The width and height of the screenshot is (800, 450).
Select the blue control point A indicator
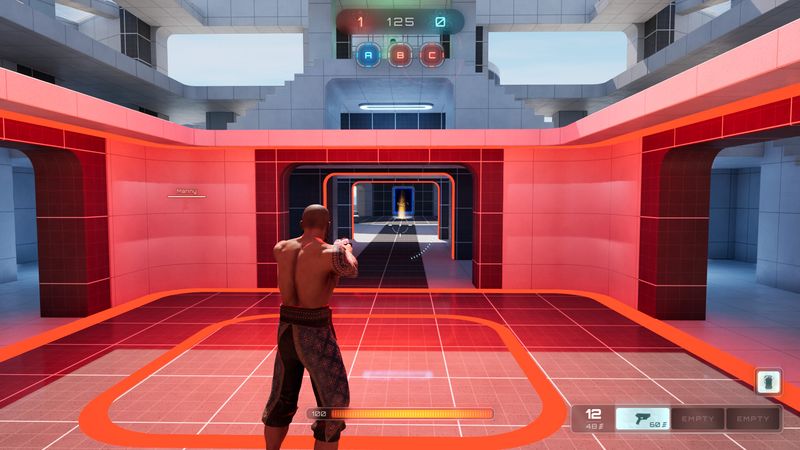(369, 55)
